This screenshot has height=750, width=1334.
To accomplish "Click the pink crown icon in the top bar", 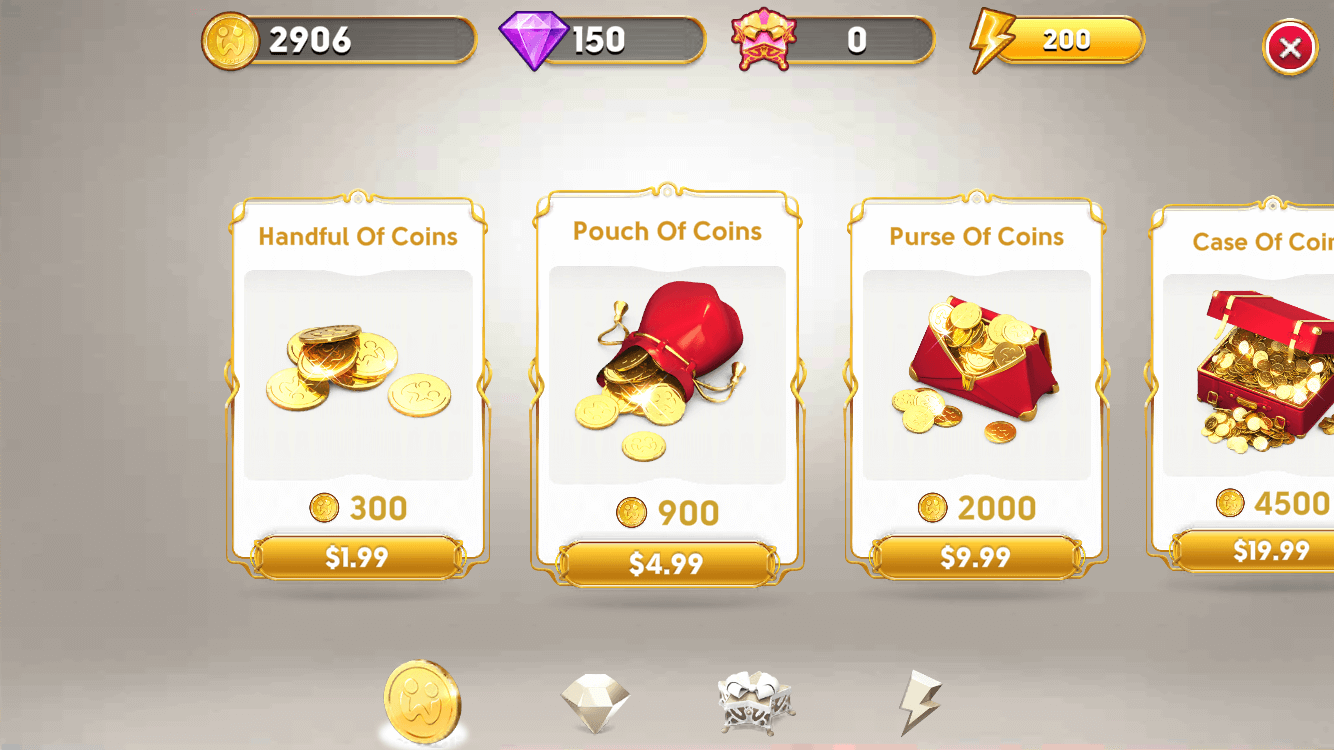I will [765, 38].
